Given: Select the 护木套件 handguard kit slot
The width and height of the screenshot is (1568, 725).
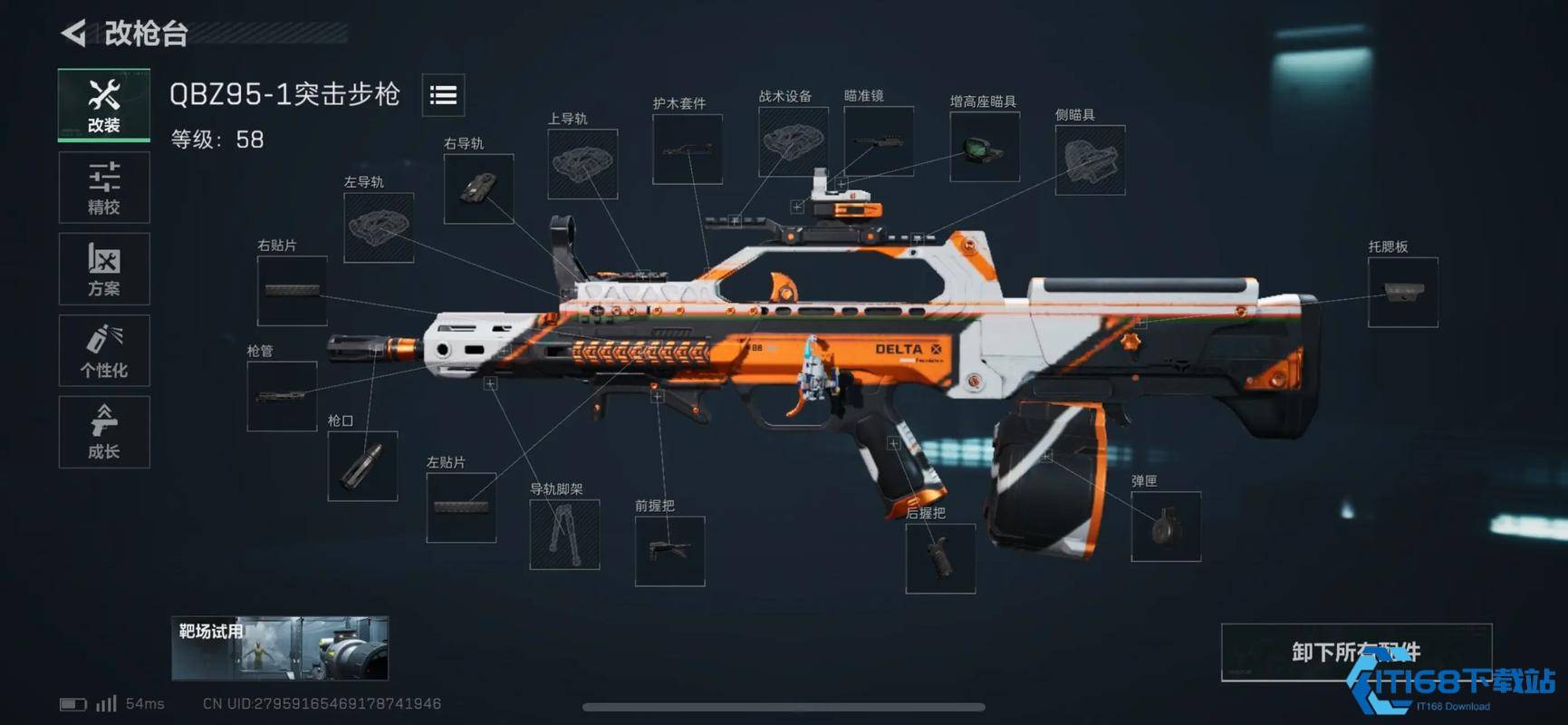Looking at the screenshot, I should coord(688,149).
